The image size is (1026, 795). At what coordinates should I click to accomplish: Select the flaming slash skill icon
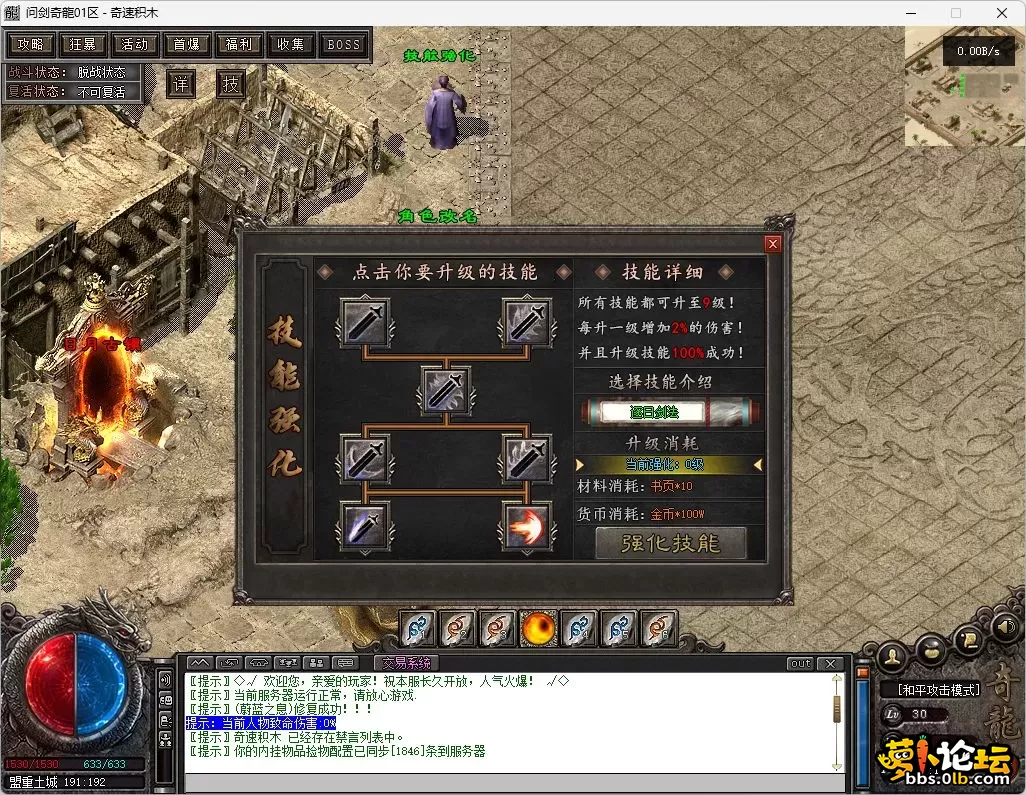tap(526, 526)
